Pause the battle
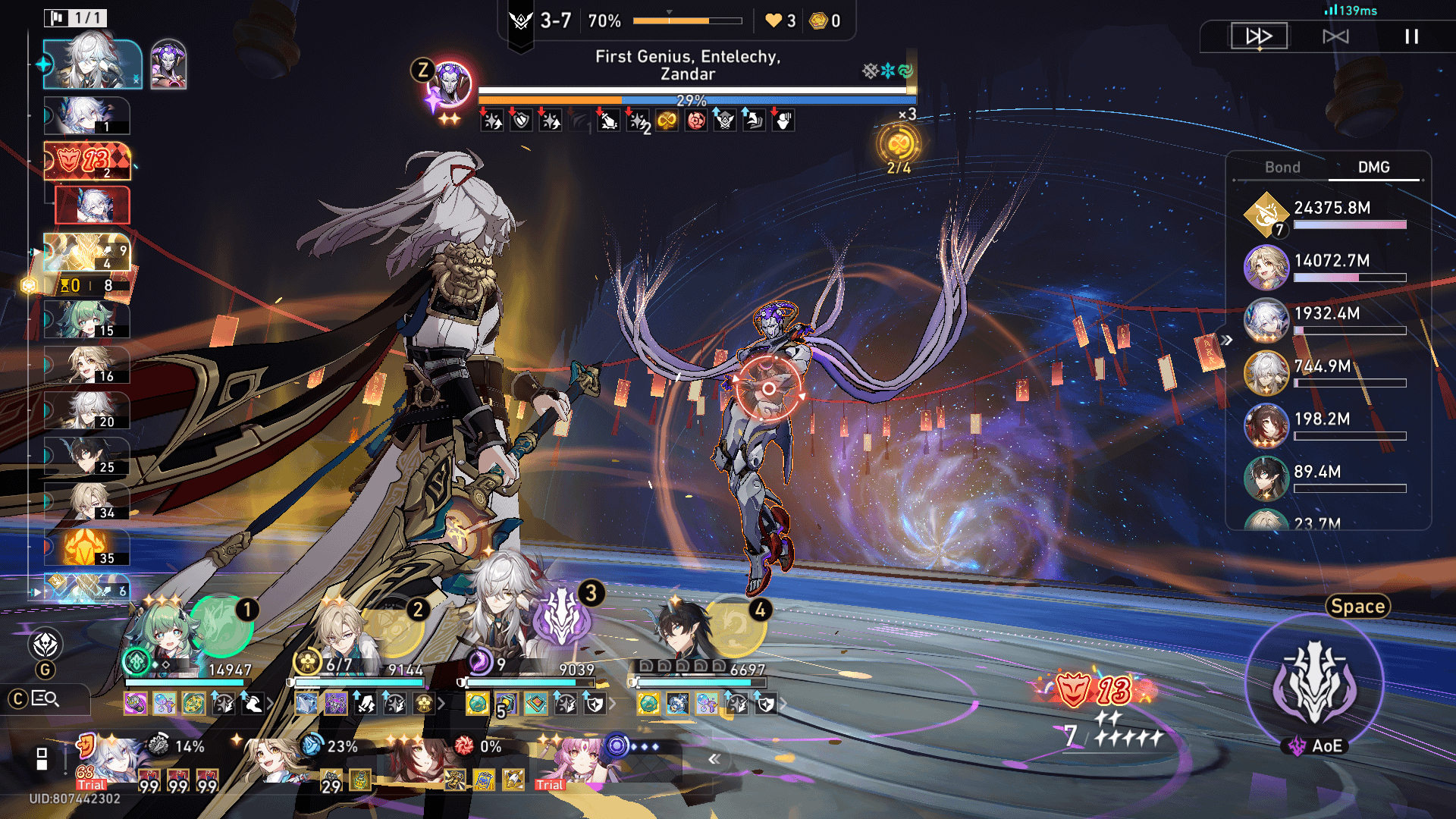Screen dimensions: 1456x819 click(x=1411, y=36)
